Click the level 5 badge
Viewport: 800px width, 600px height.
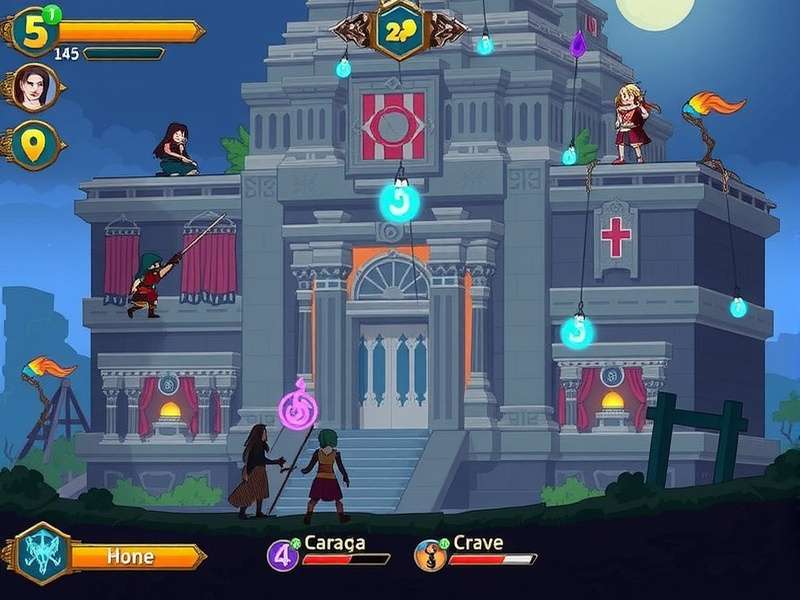[36, 30]
